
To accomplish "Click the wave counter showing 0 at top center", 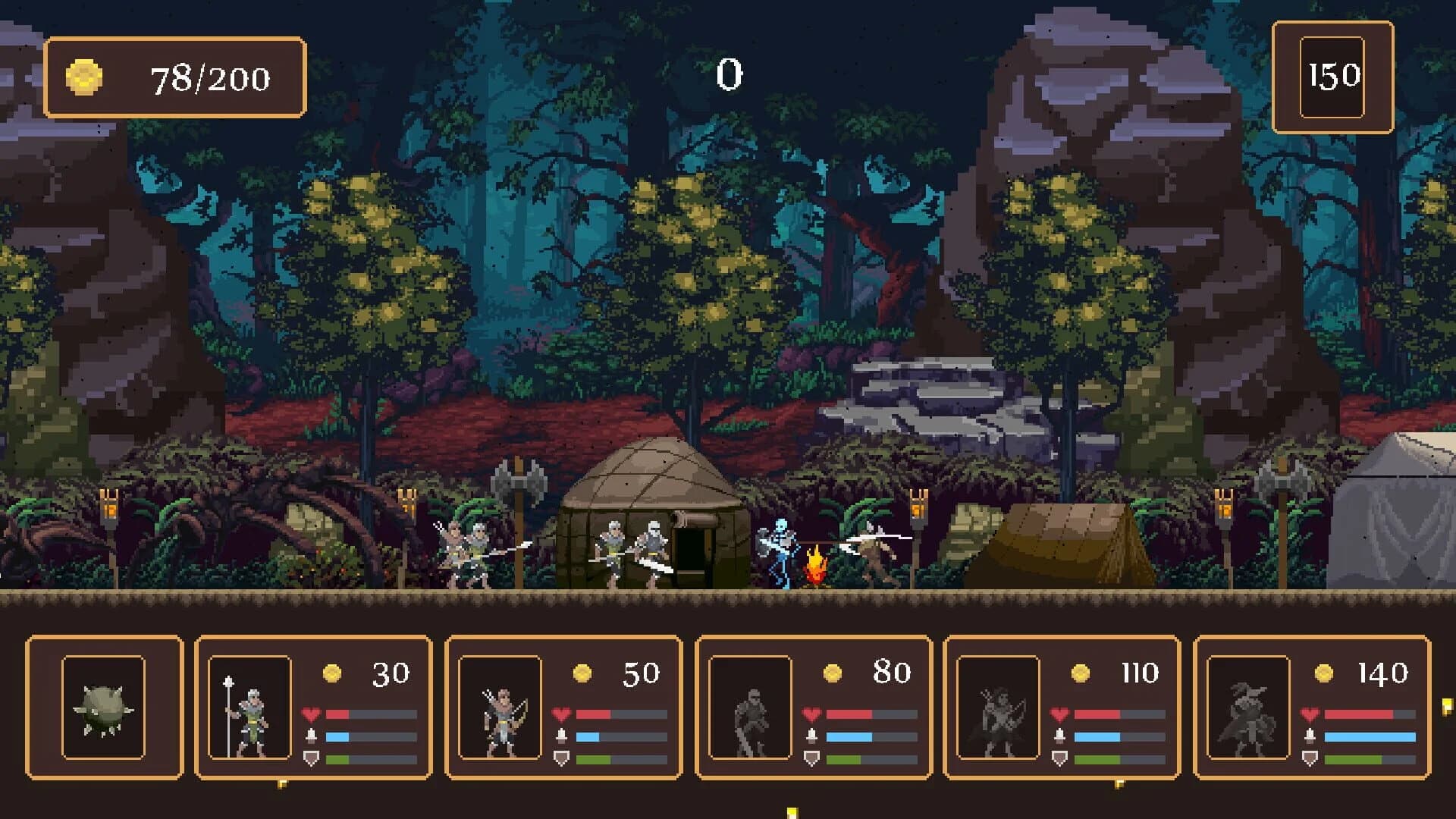I will coord(730,74).
